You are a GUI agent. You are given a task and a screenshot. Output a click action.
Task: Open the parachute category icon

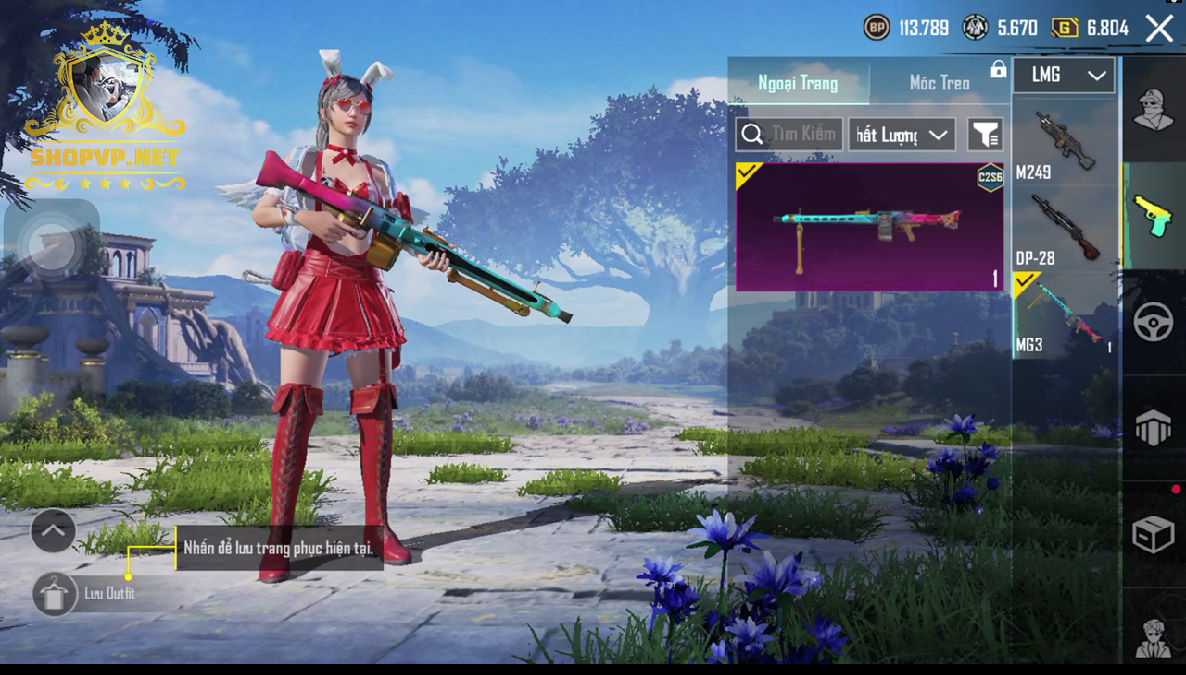tap(1152, 428)
